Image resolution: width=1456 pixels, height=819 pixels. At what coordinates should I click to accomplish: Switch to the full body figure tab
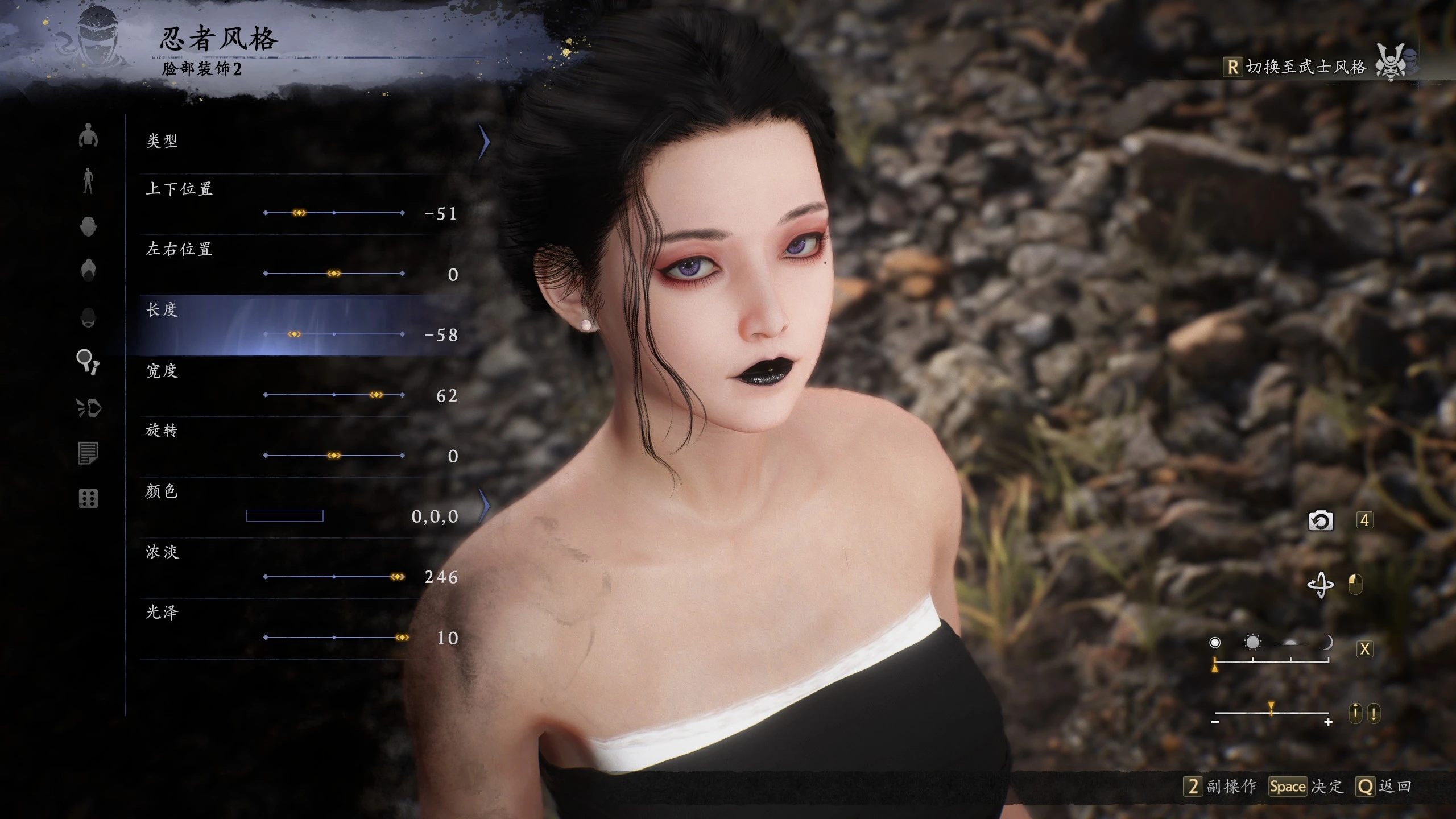pos(88,181)
